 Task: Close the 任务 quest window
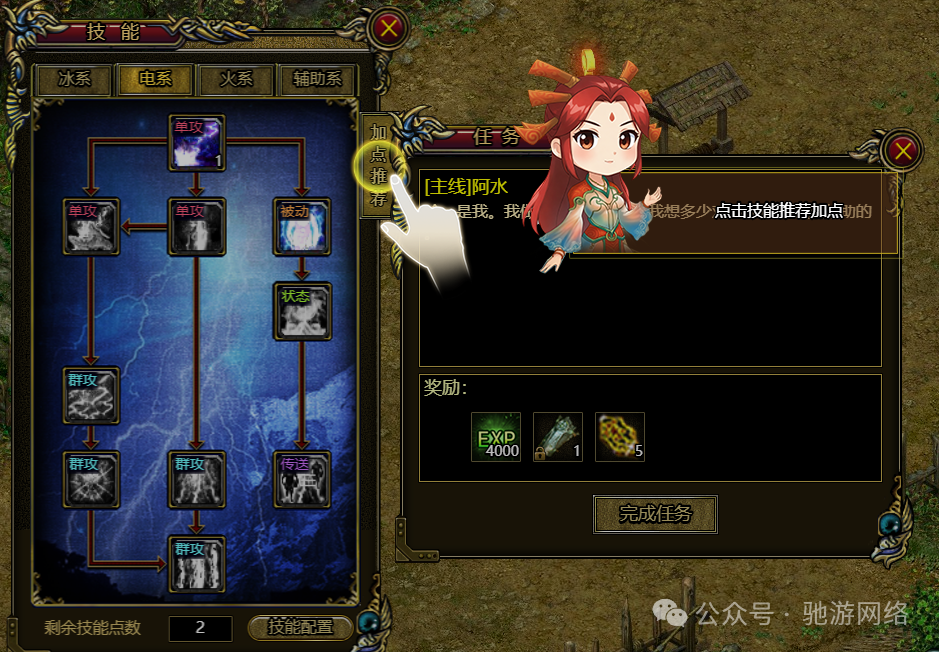(903, 151)
